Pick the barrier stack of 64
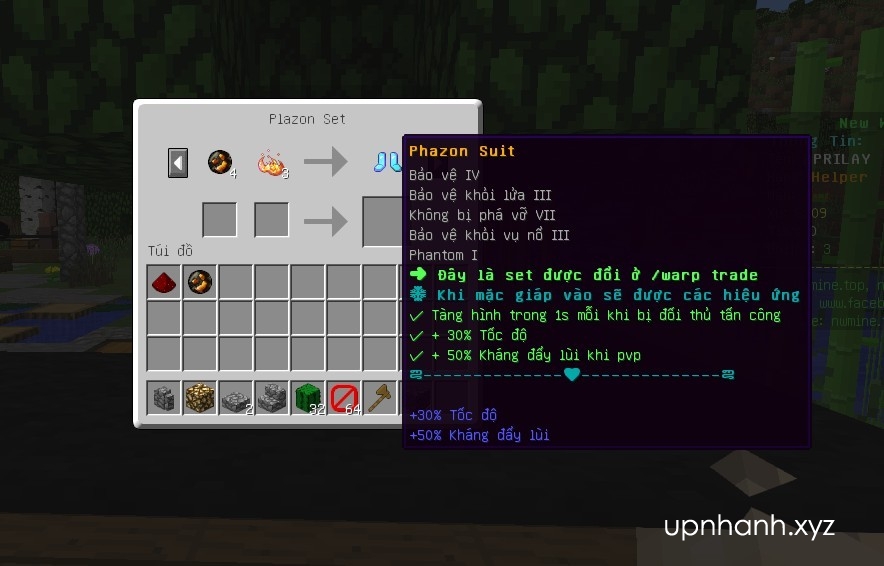This screenshot has height=566, width=884. click(x=344, y=398)
